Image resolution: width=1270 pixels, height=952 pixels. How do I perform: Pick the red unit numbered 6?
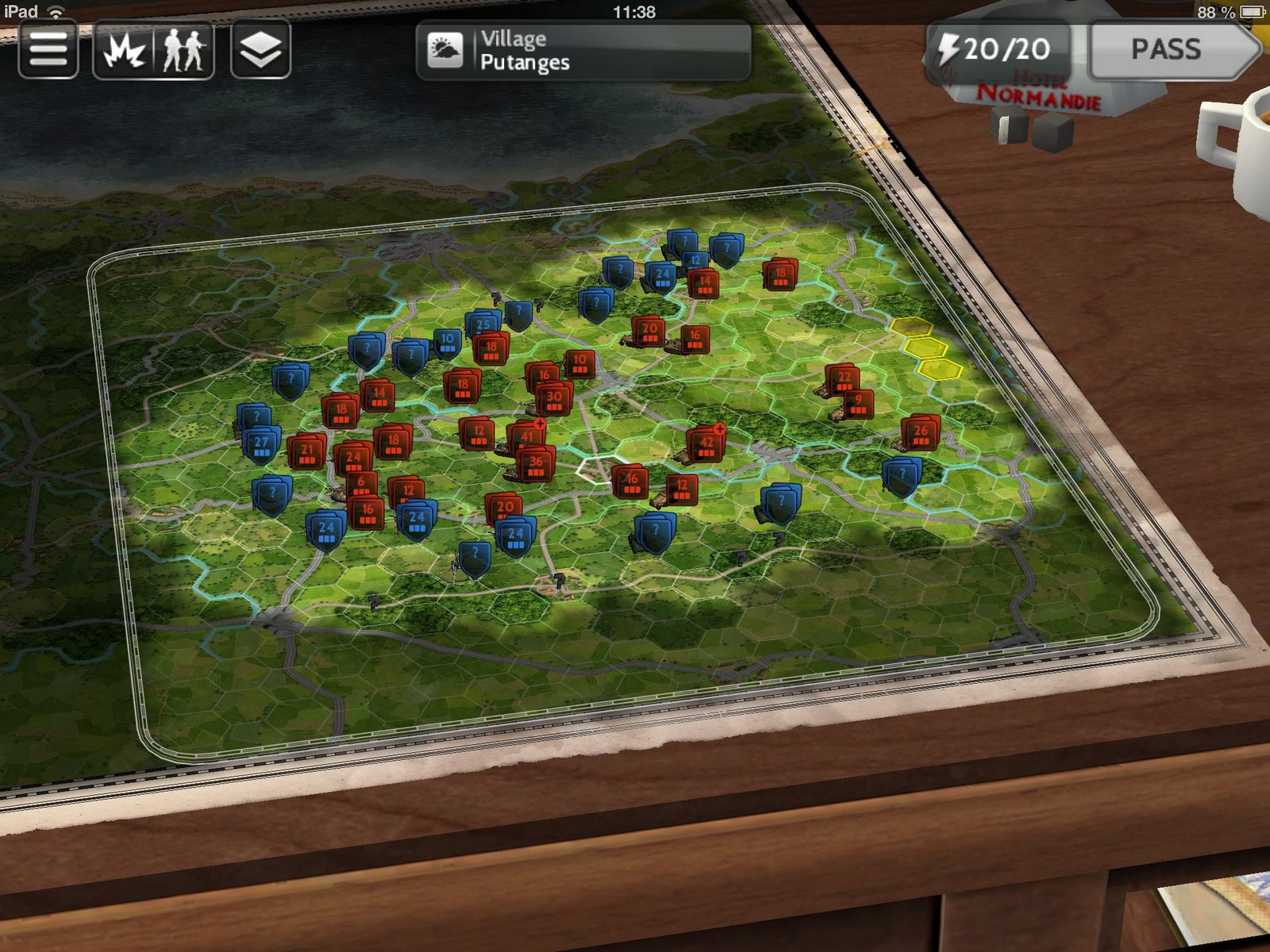(x=361, y=484)
